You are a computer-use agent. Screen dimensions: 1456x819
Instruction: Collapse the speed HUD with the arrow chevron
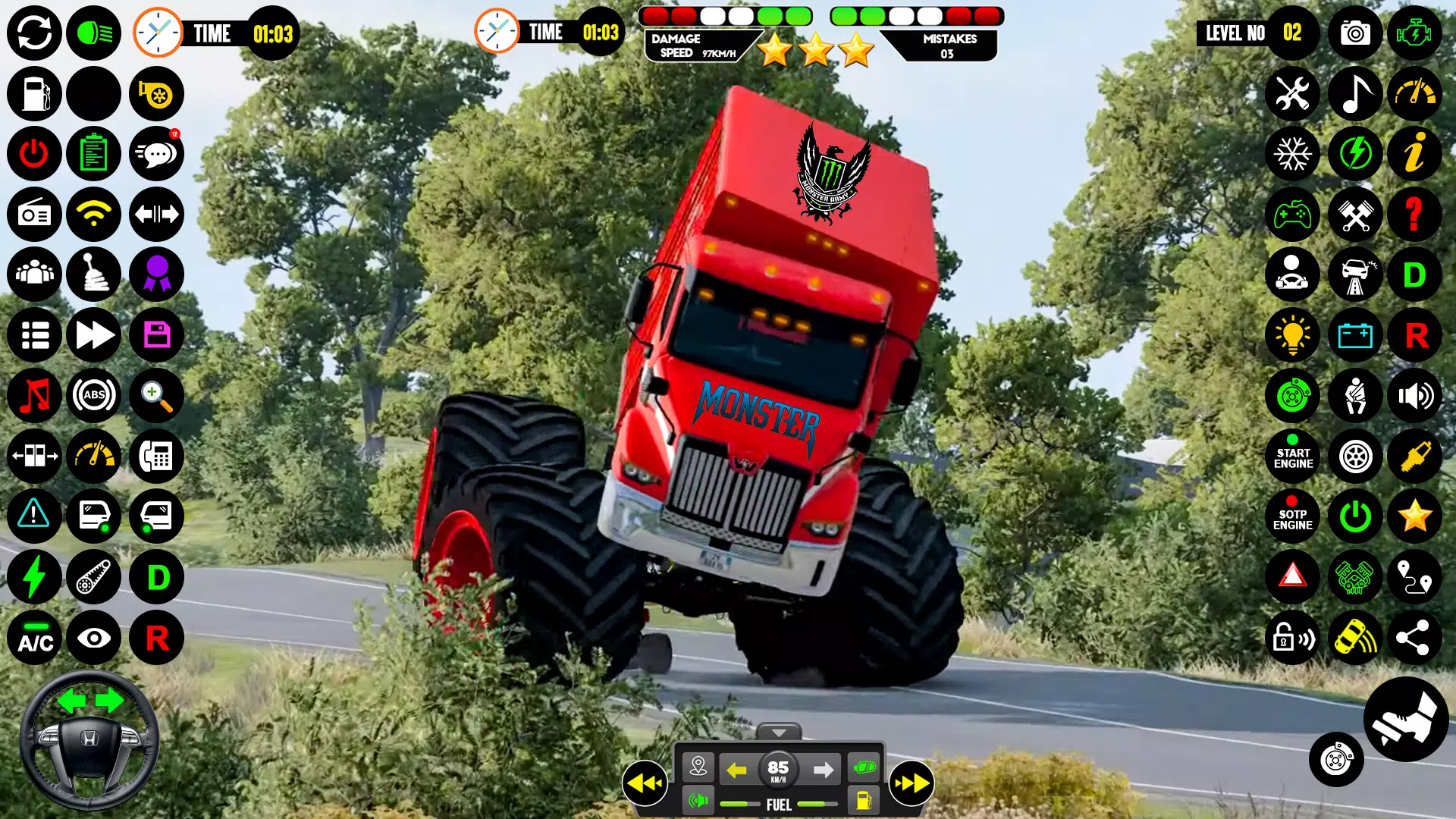[780, 733]
